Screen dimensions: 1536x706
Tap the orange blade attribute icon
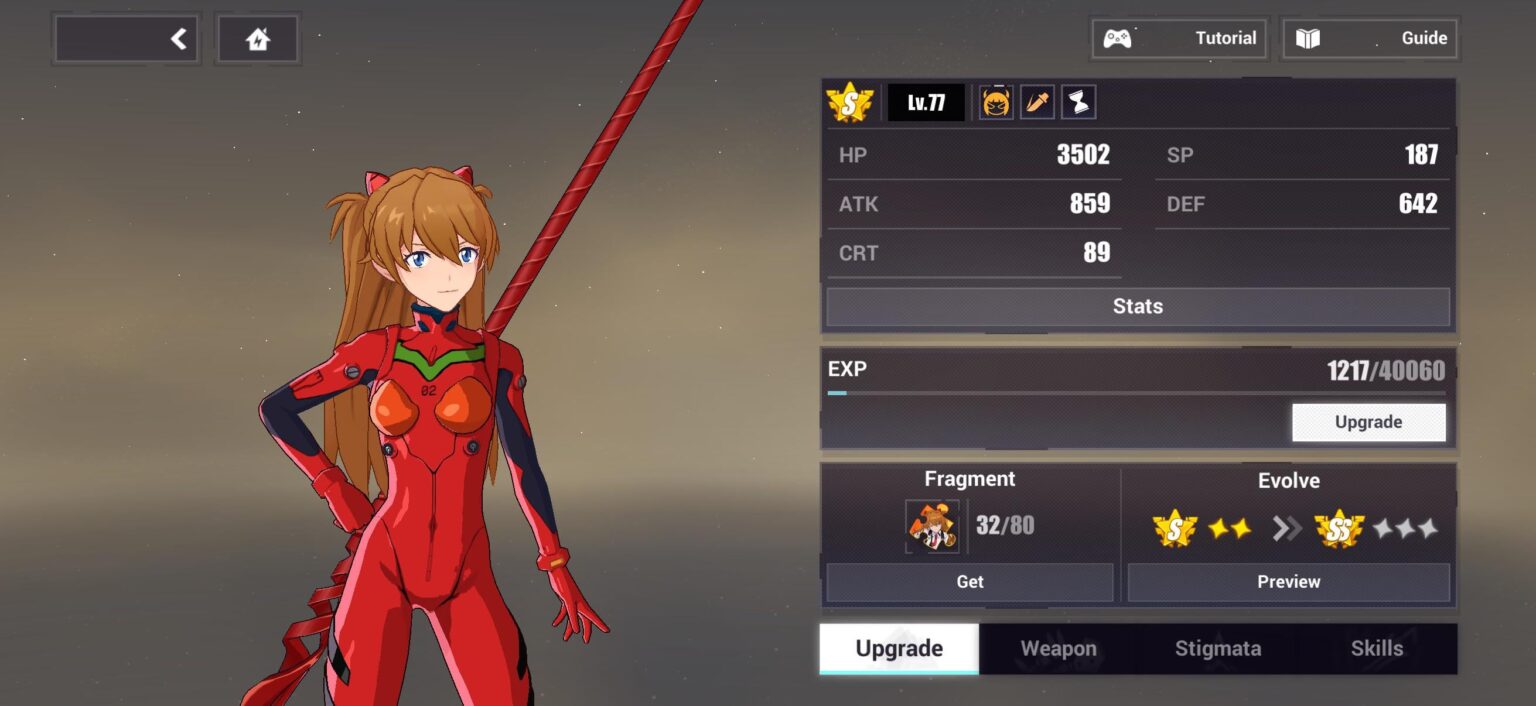[1037, 102]
